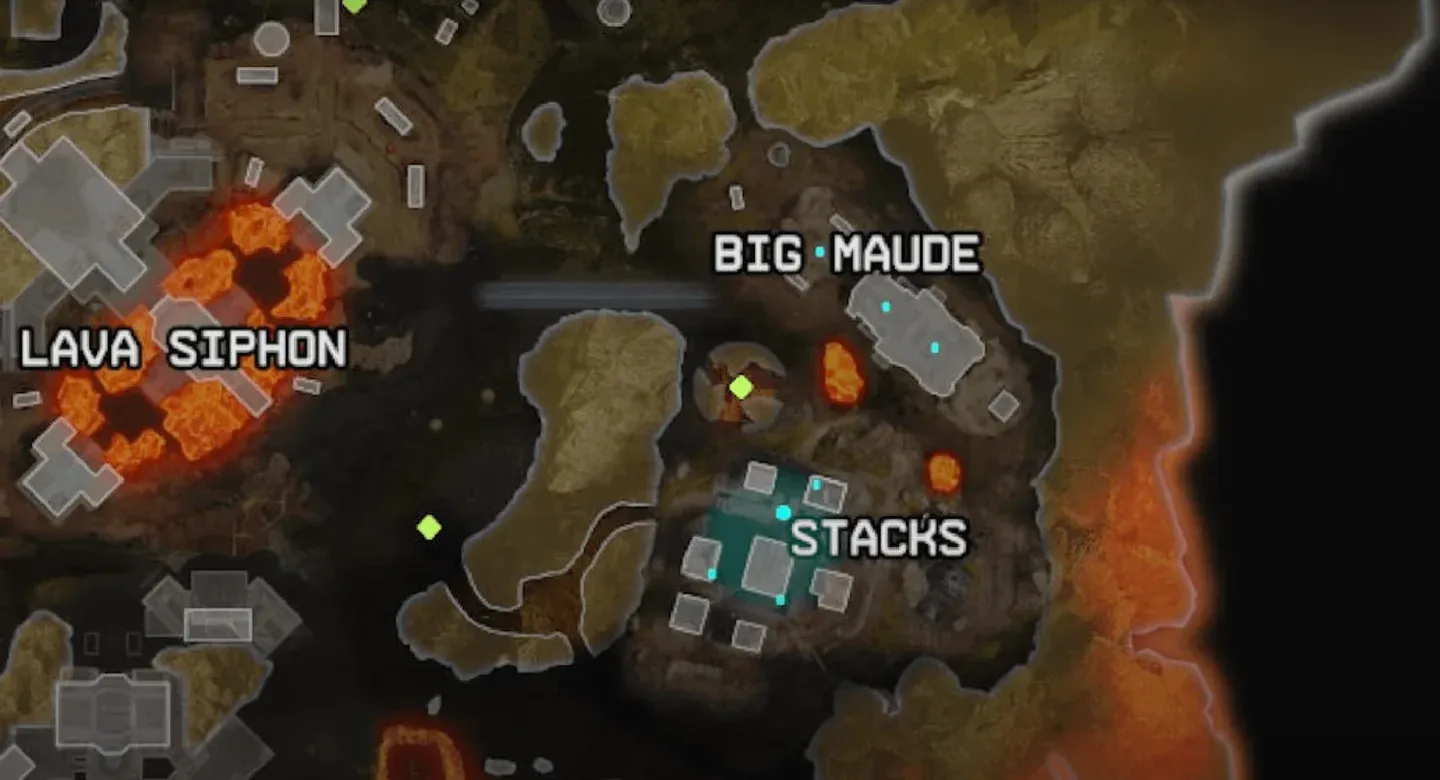Choose the LAVA SIPHON map label

pyautogui.click(x=184, y=349)
